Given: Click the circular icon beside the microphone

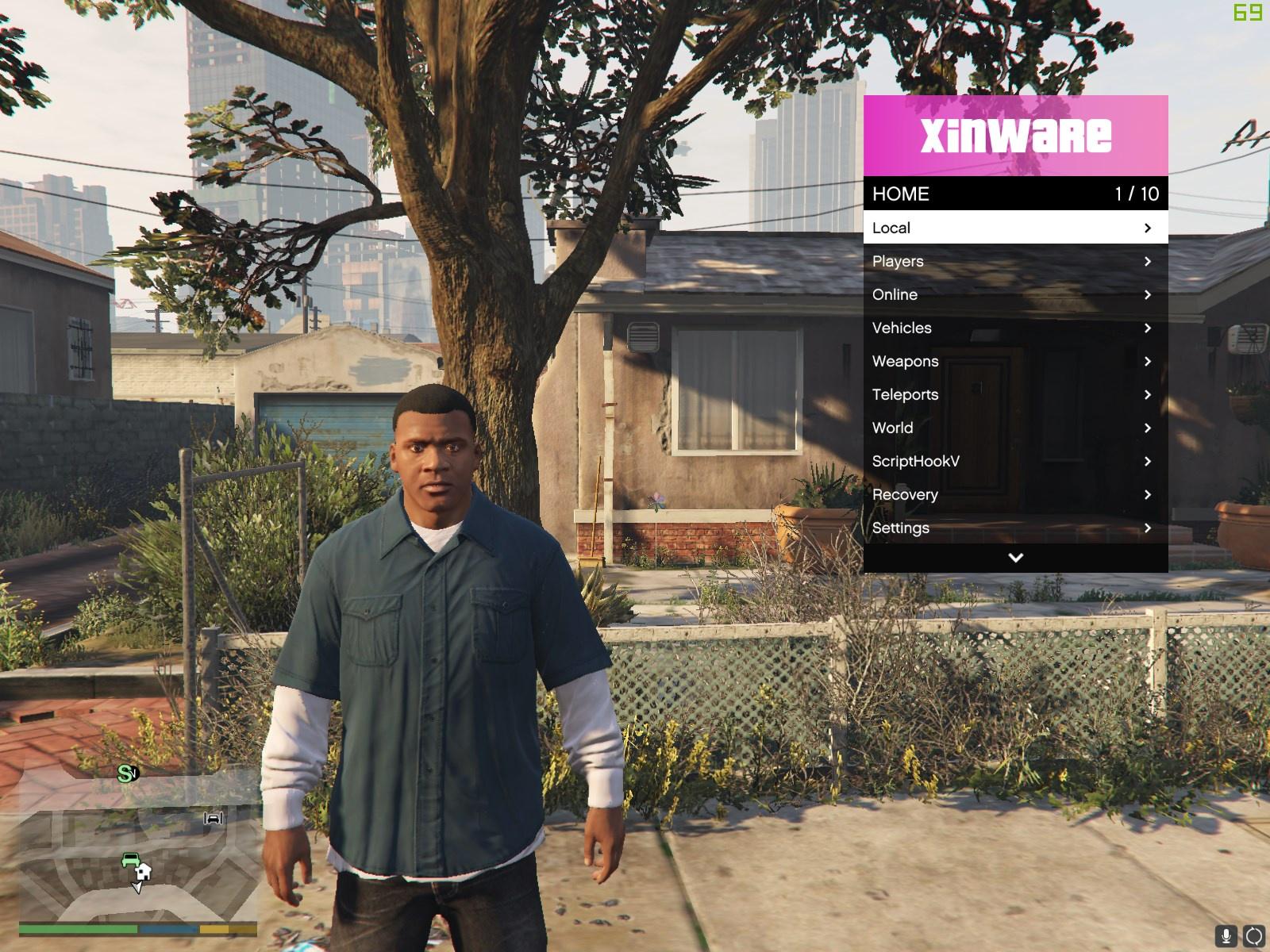Looking at the screenshot, I should pyautogui.click(x=1254, y=937).
